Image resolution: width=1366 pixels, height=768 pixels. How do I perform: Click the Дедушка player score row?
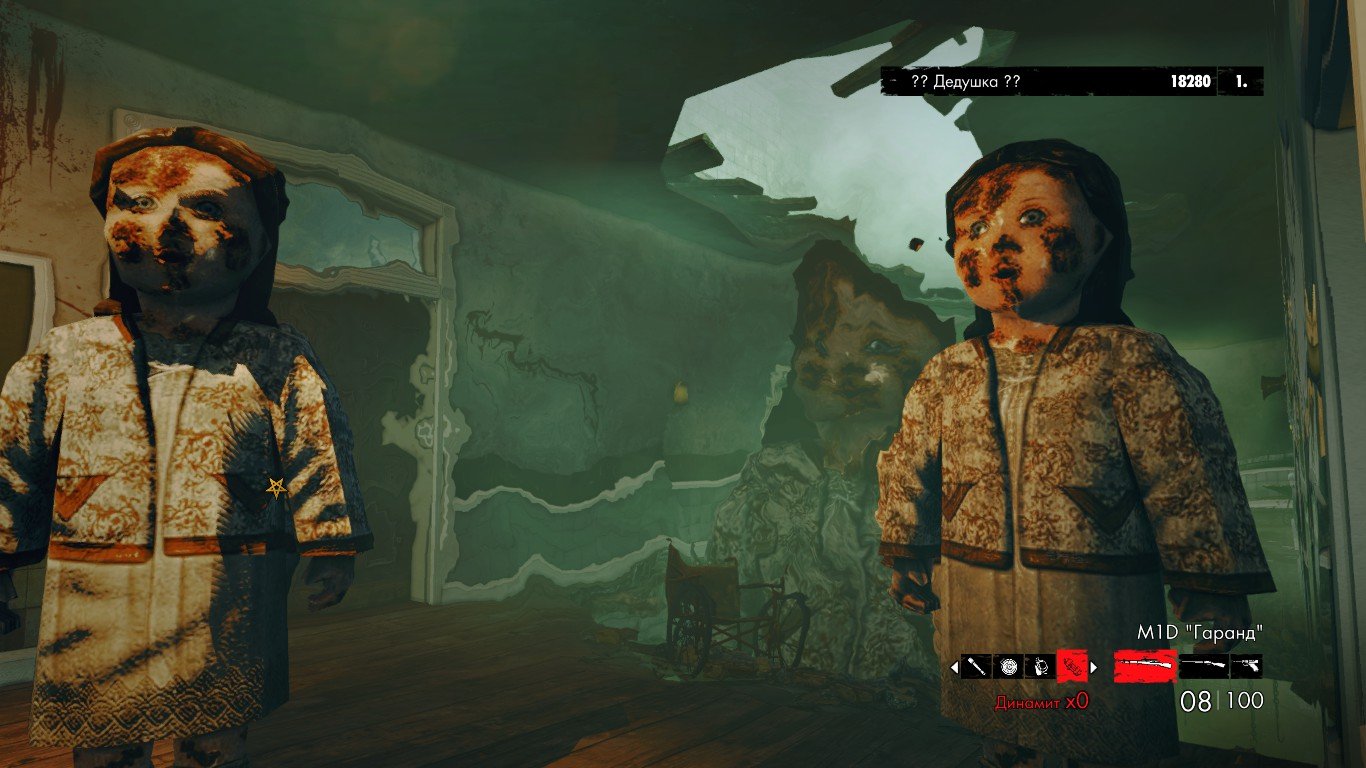pyautogui.click(x=1071, y=81)
